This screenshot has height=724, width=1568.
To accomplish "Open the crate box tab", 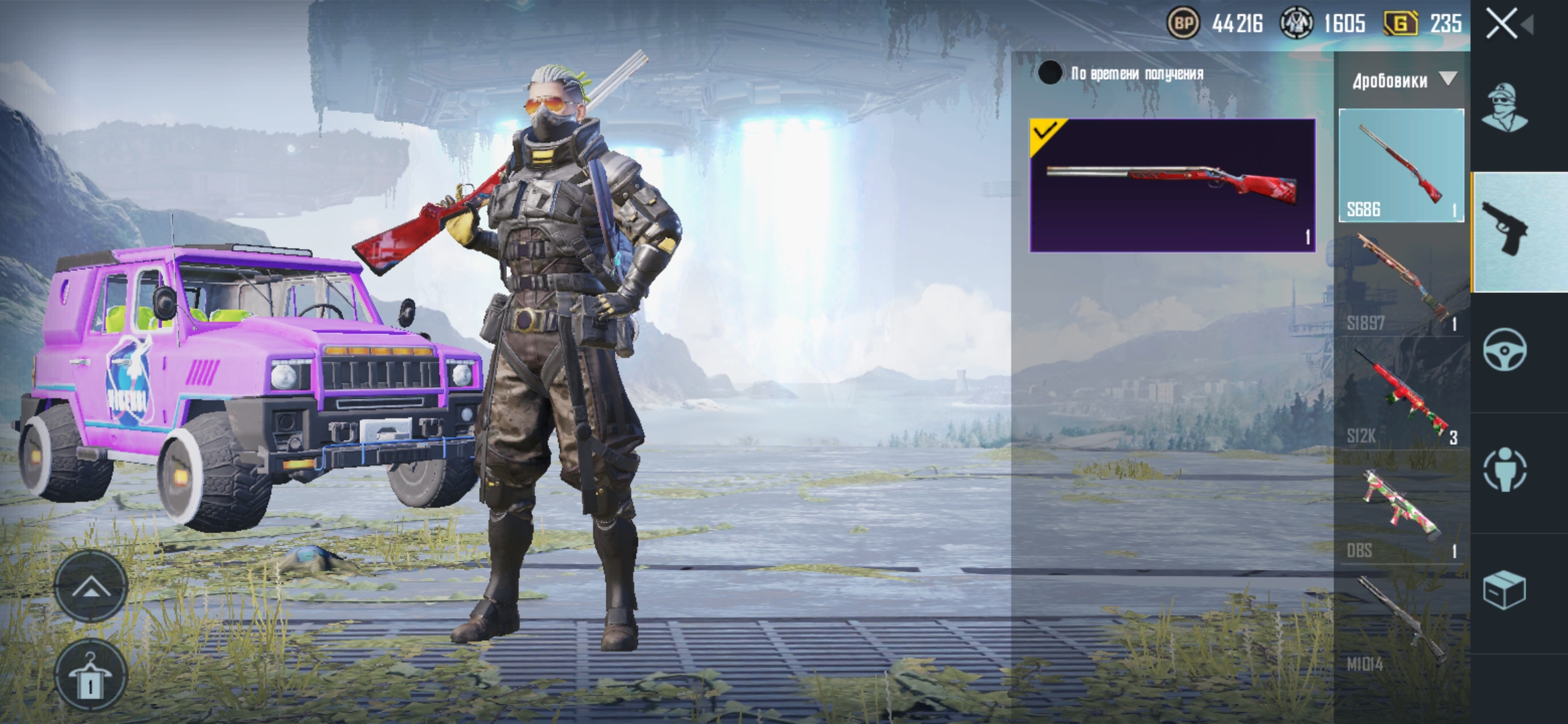I will [x=1504, y=590].
